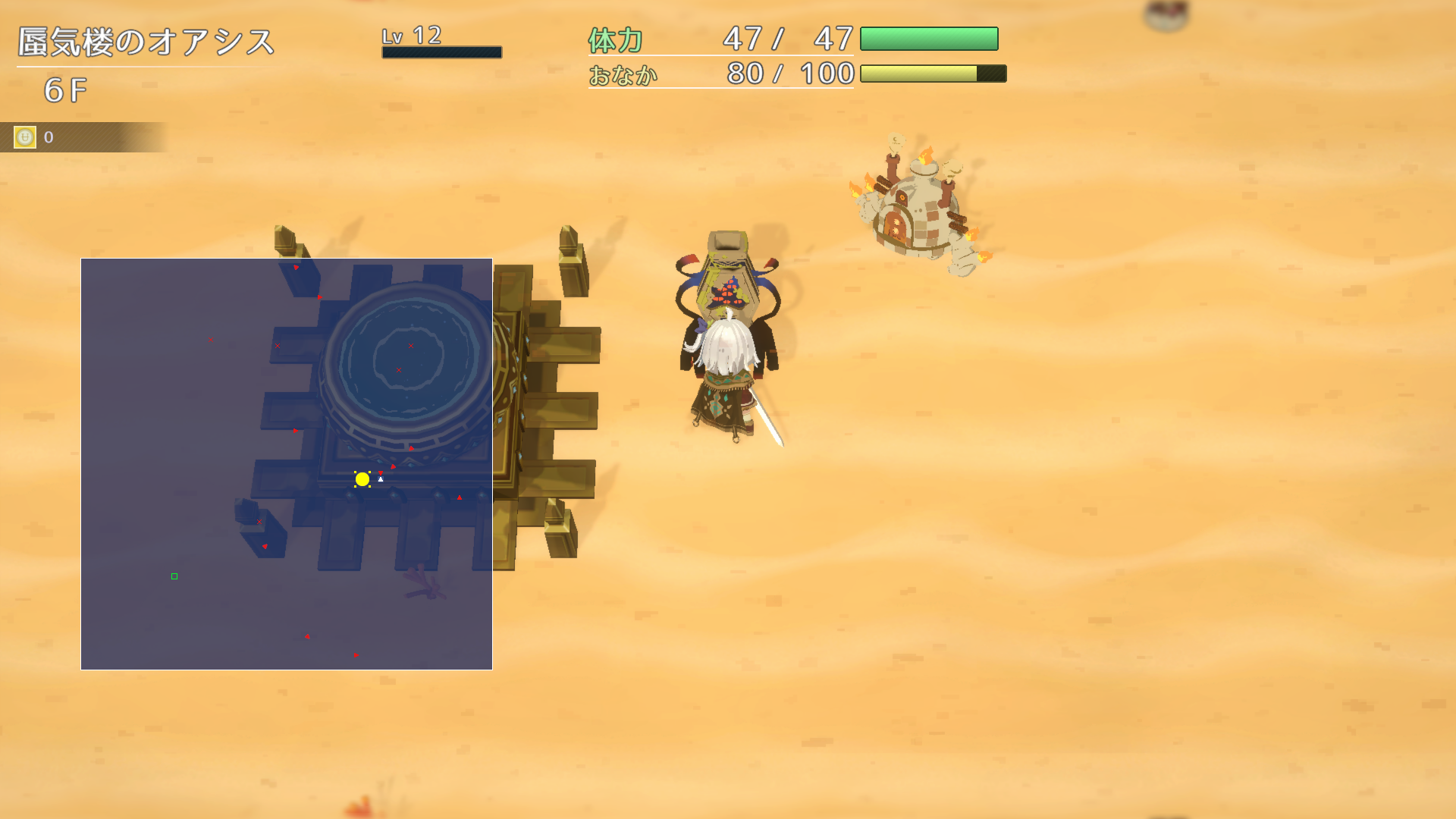The height and width of the screenshot is (819, 1456).
Task: Select the yellow player marker on the minimap
Action: click(x=361, y=478)
